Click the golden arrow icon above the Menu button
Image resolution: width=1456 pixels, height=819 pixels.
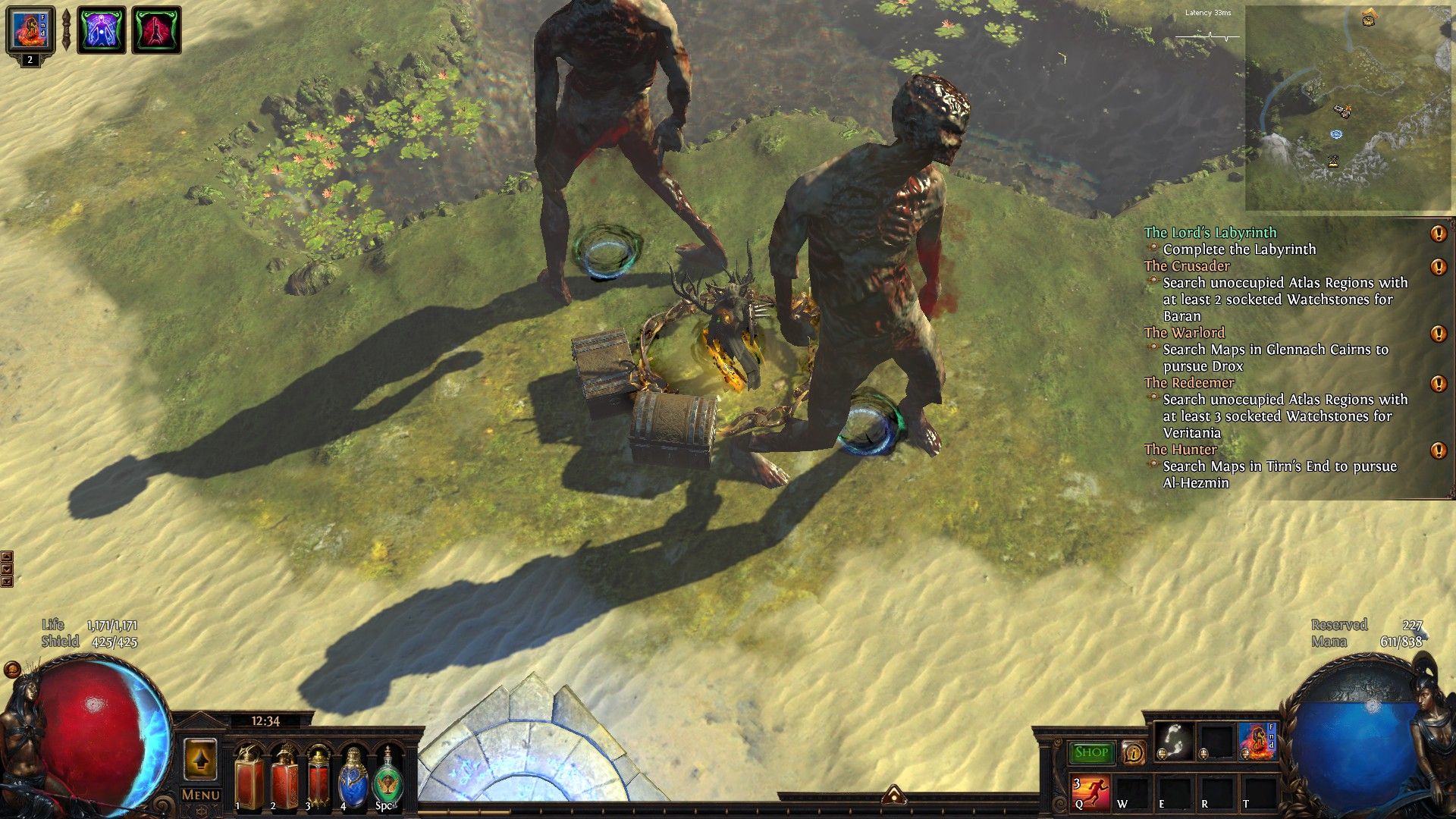click(x=202, y=757)
